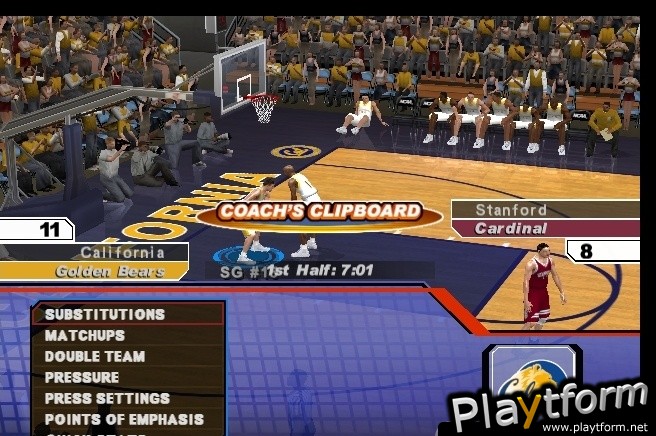Select Points of Emphasis
The image size is (656, 436).
pyautogui.click(x=124, y=419)
